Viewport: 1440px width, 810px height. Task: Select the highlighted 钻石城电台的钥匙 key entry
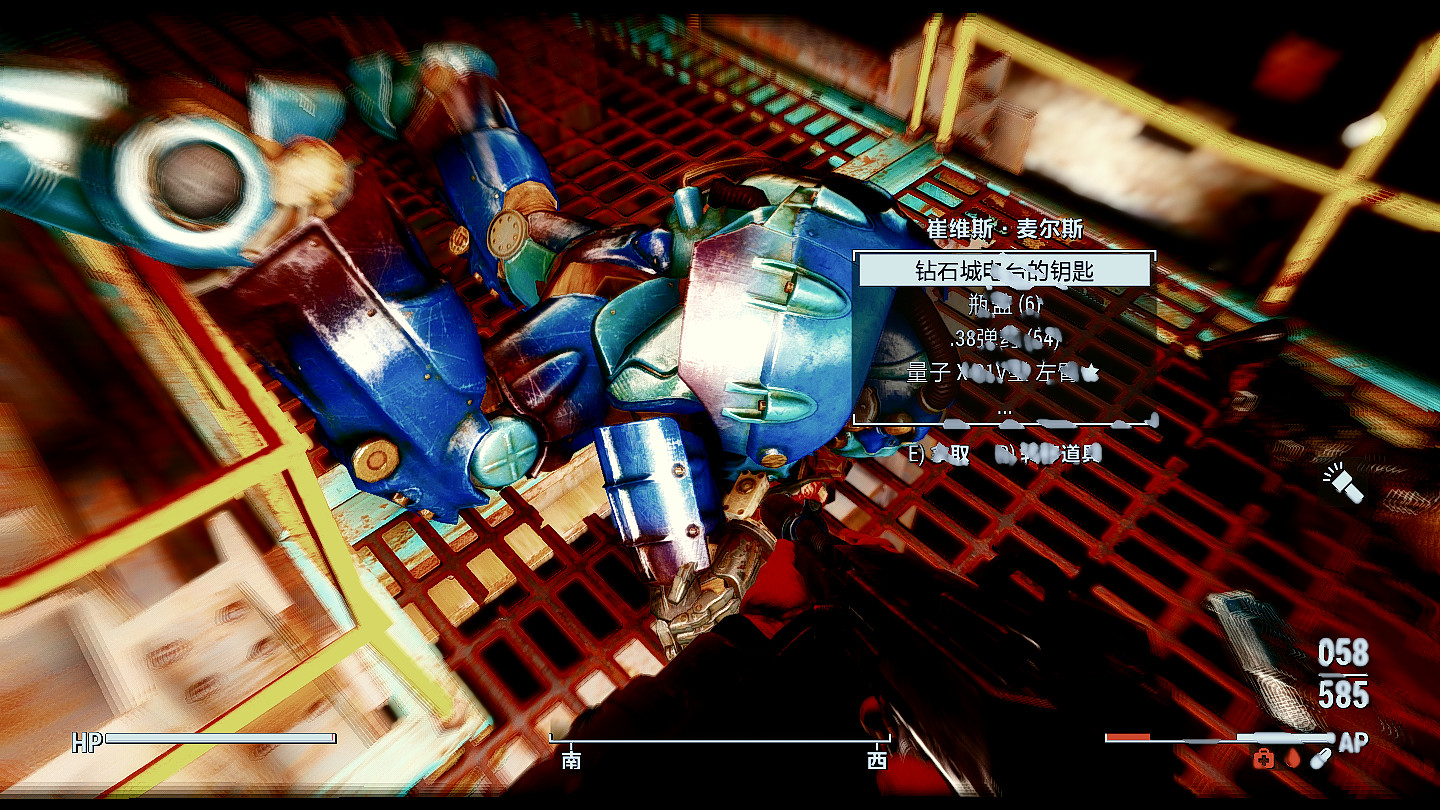(1003, 271)
